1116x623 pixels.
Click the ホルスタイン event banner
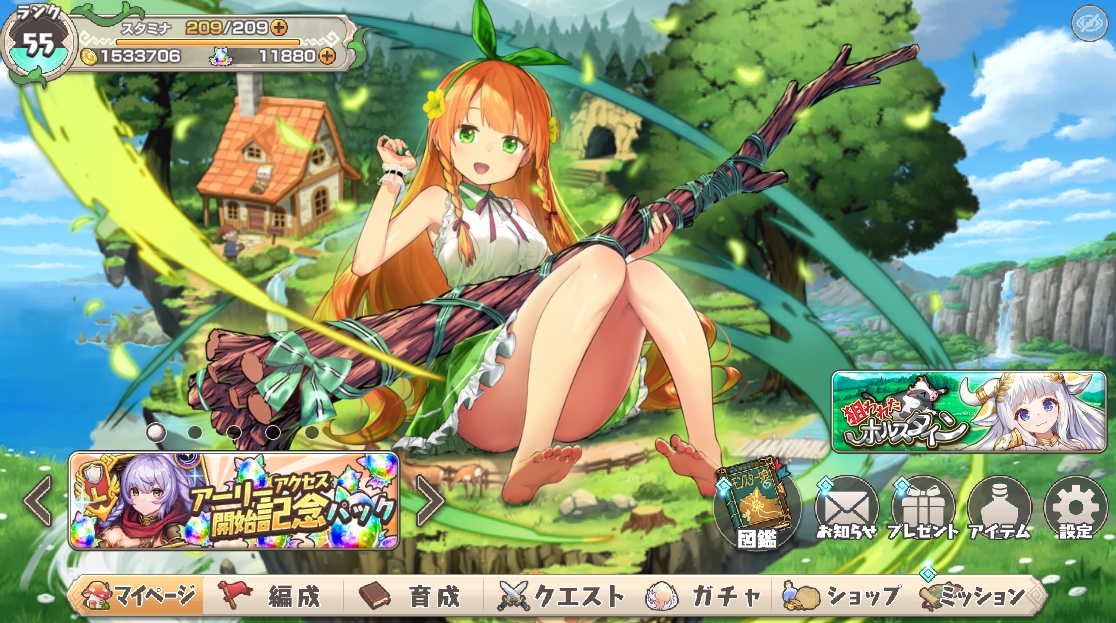pos(968,412)
